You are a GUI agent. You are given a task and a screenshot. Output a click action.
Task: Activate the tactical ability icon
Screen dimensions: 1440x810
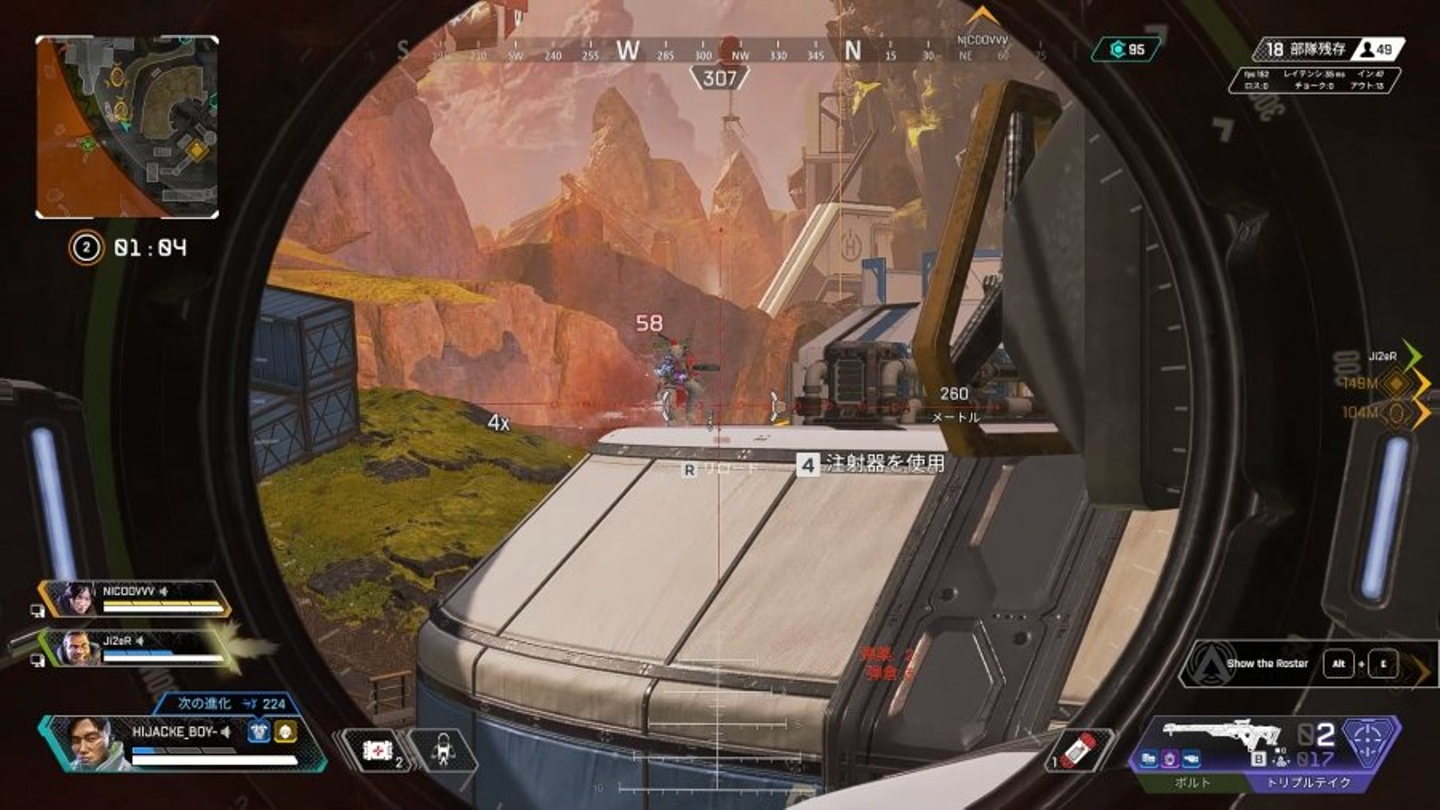tap(441, 750)
